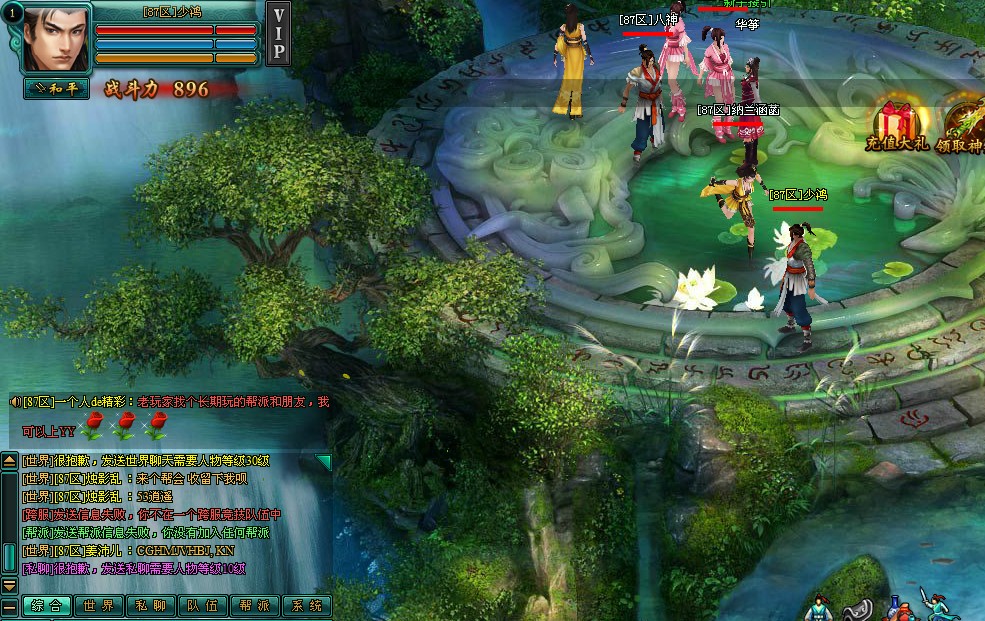This screenshot has width=985, height=621.
Task: Minimize the chat window with the minus button
Action: (9, 606)
